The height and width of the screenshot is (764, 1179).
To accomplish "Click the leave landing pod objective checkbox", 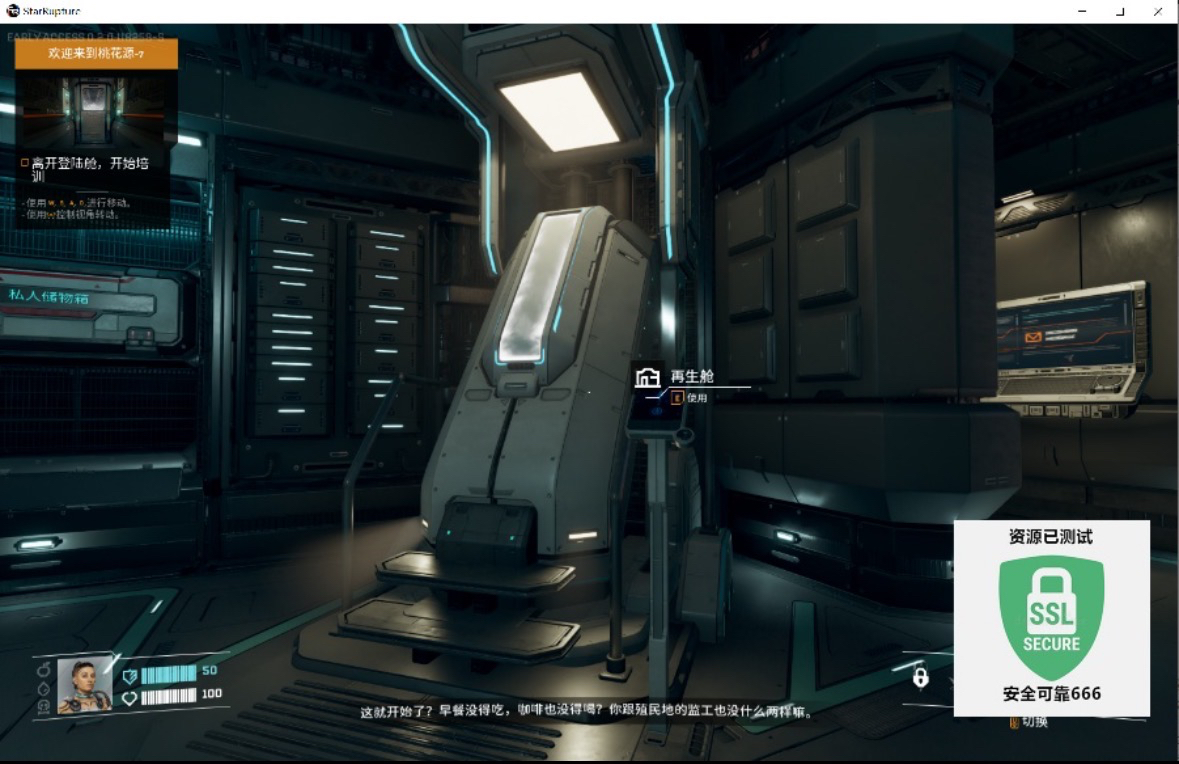I will coord(25,162).
